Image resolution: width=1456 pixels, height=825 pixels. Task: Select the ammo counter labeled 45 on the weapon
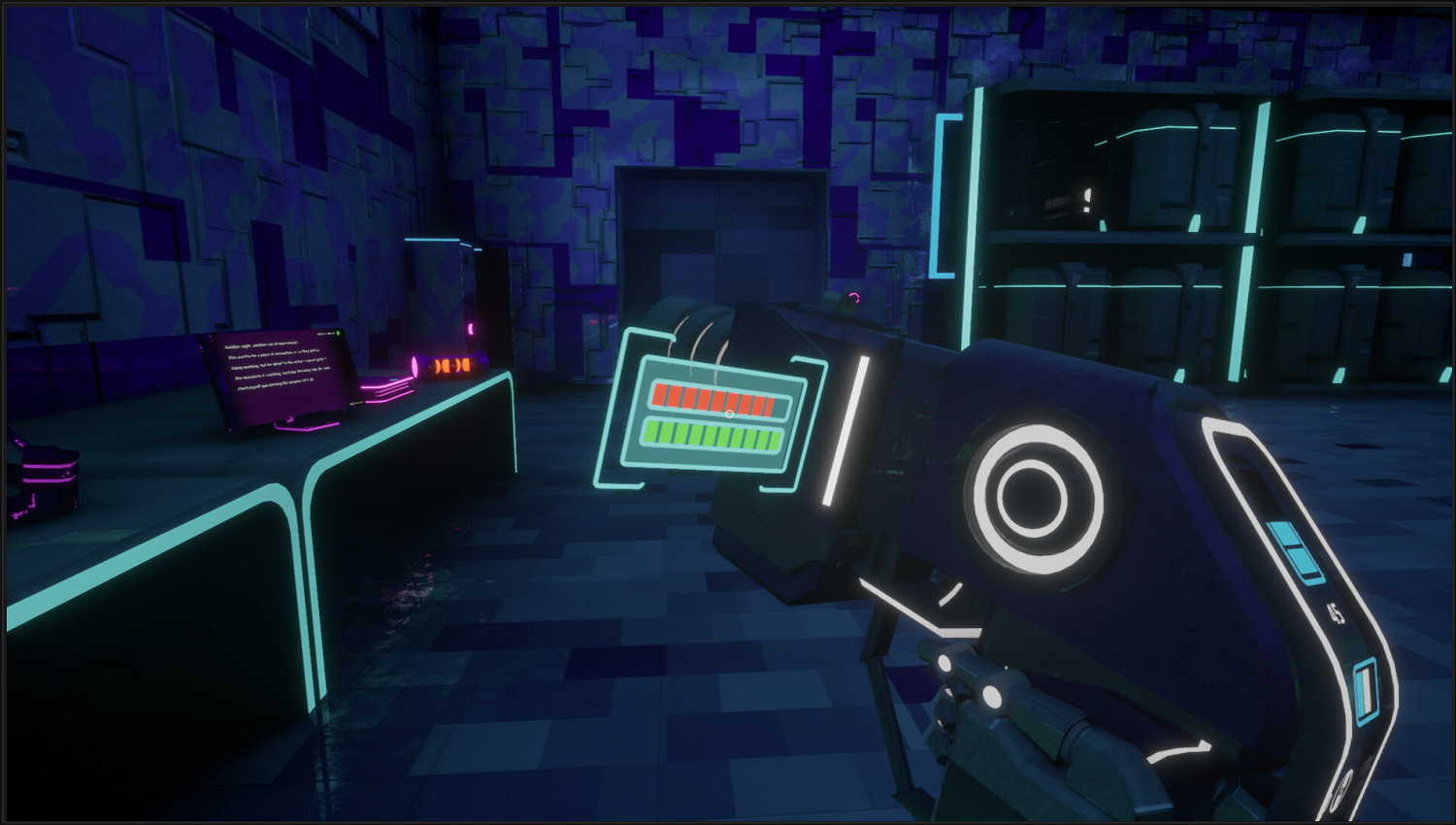[x=1336, y=612]
